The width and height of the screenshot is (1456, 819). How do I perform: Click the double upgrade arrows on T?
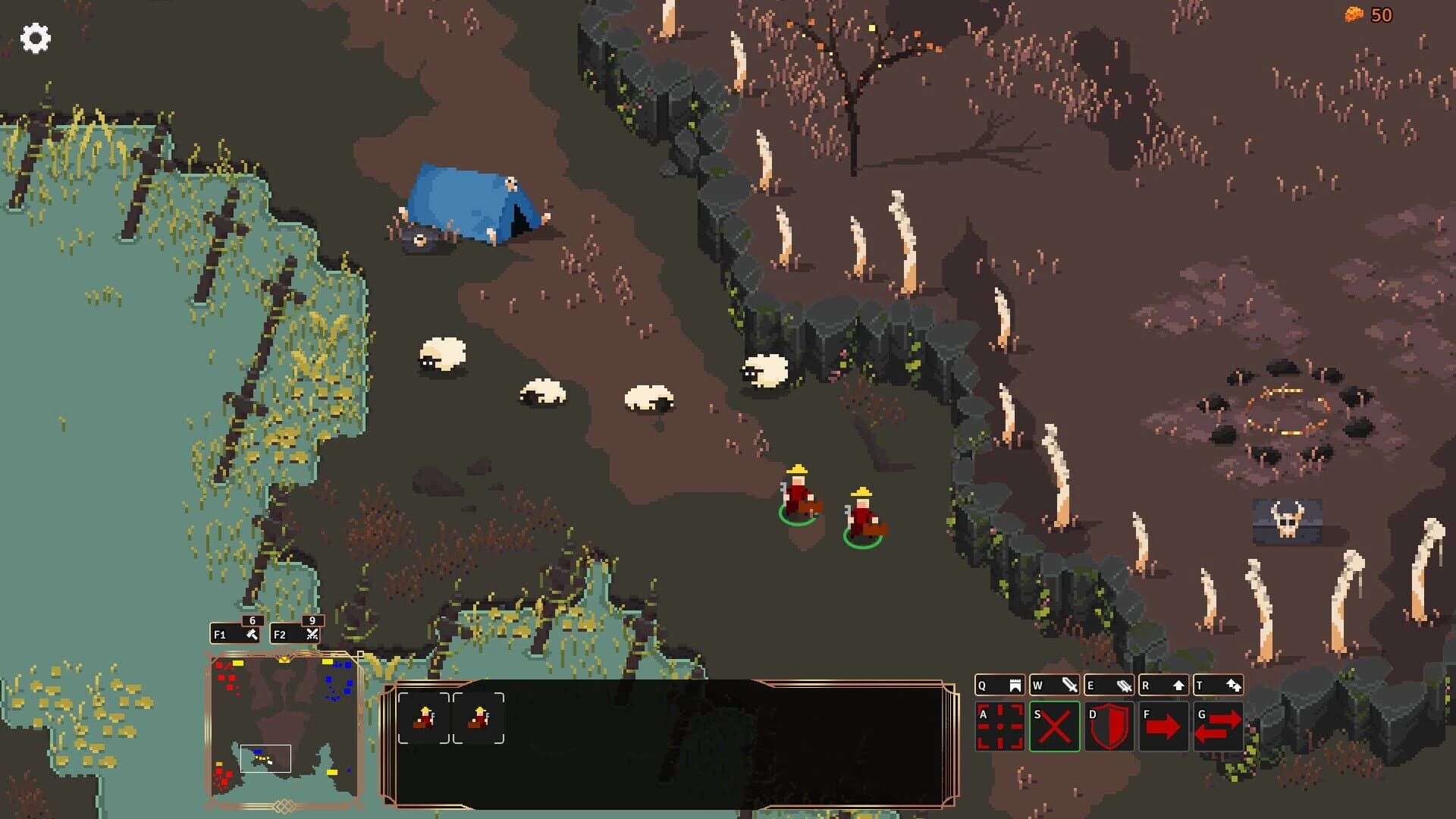pos(1220,685)
